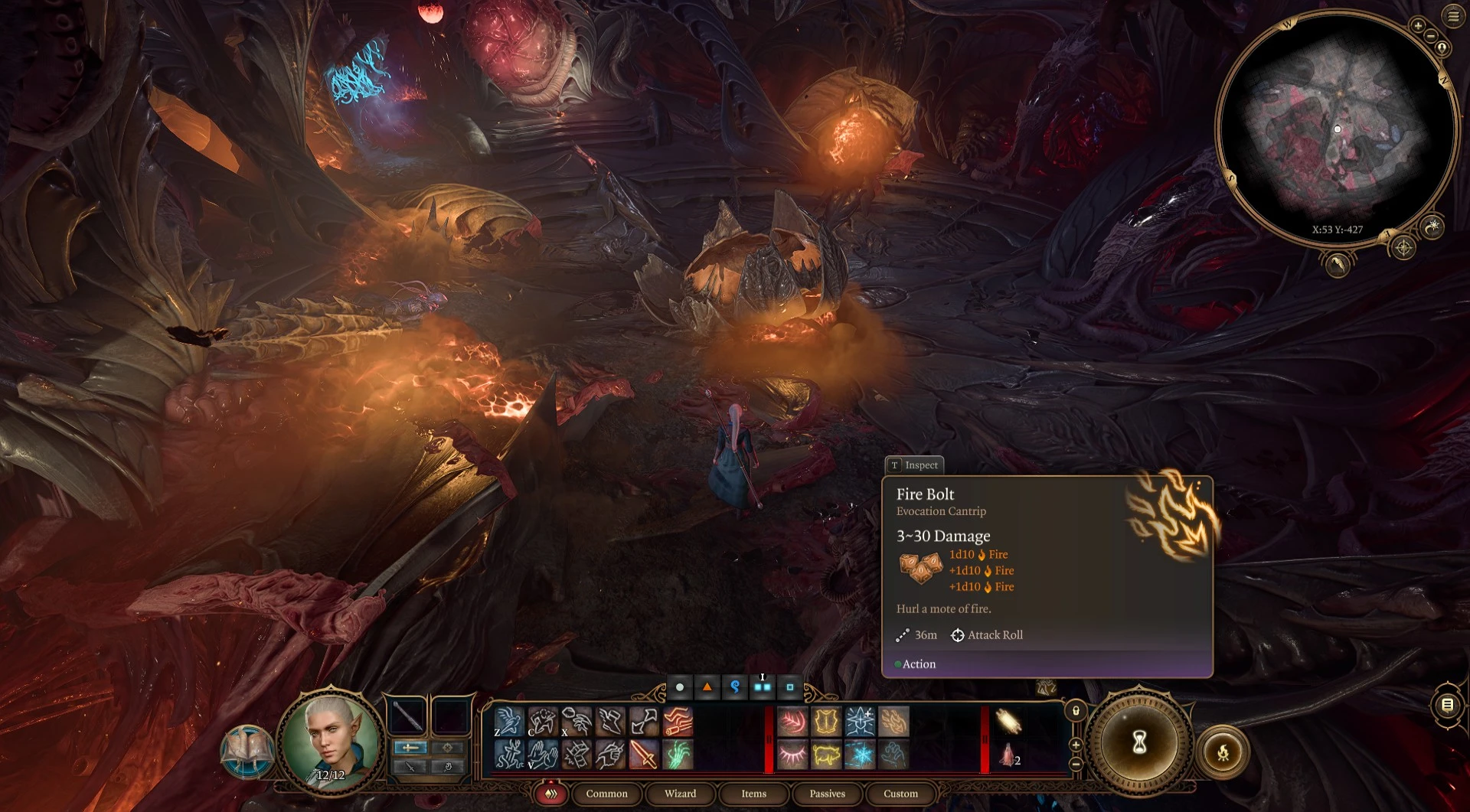Zoom in the minimap
Viewport: 1470px width, 812px height.
pos(1418,25)
